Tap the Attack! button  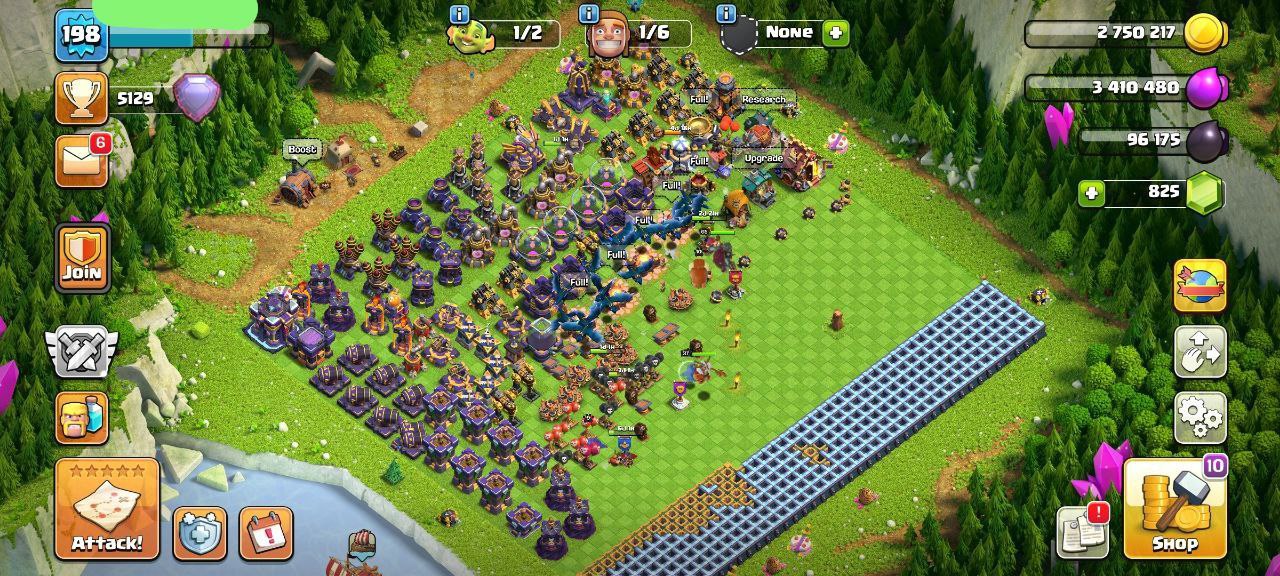107,508
